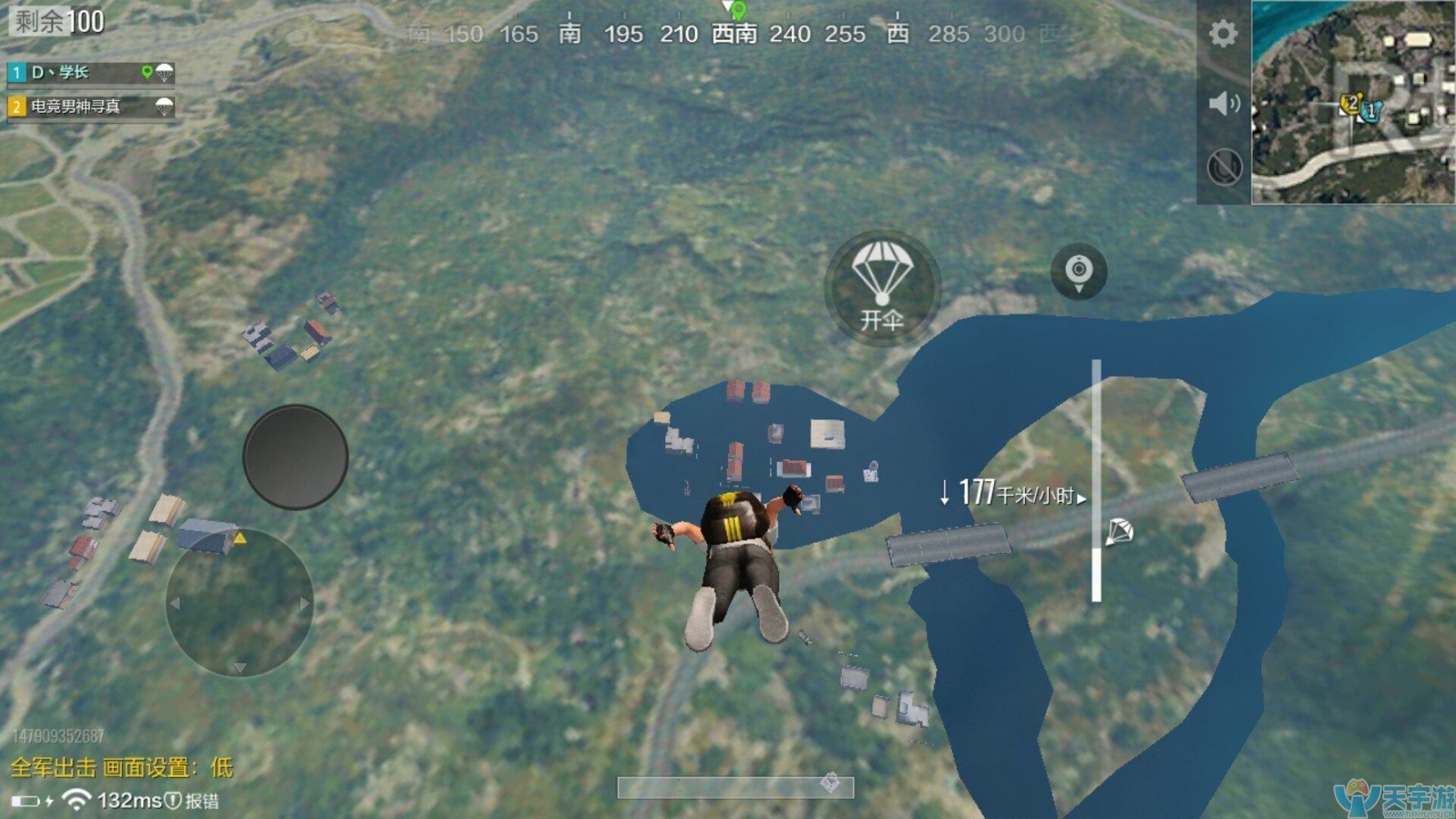Open the settings gear icon
The image size is (1456, 819).
1223,34
